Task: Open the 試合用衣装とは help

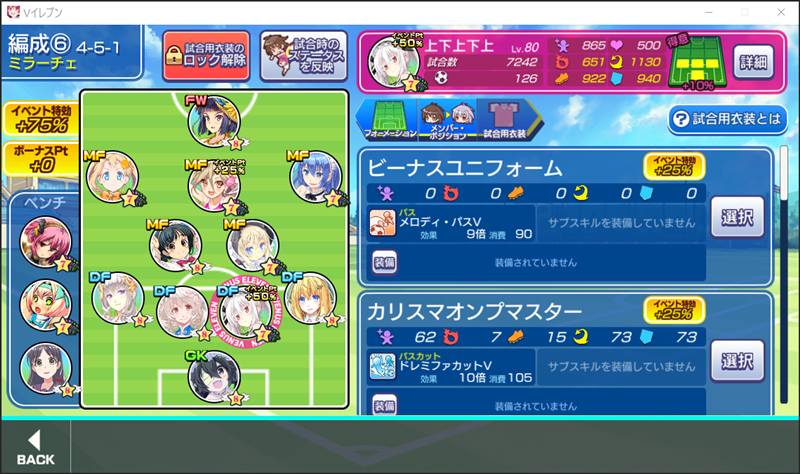Action: pos(729,120)
